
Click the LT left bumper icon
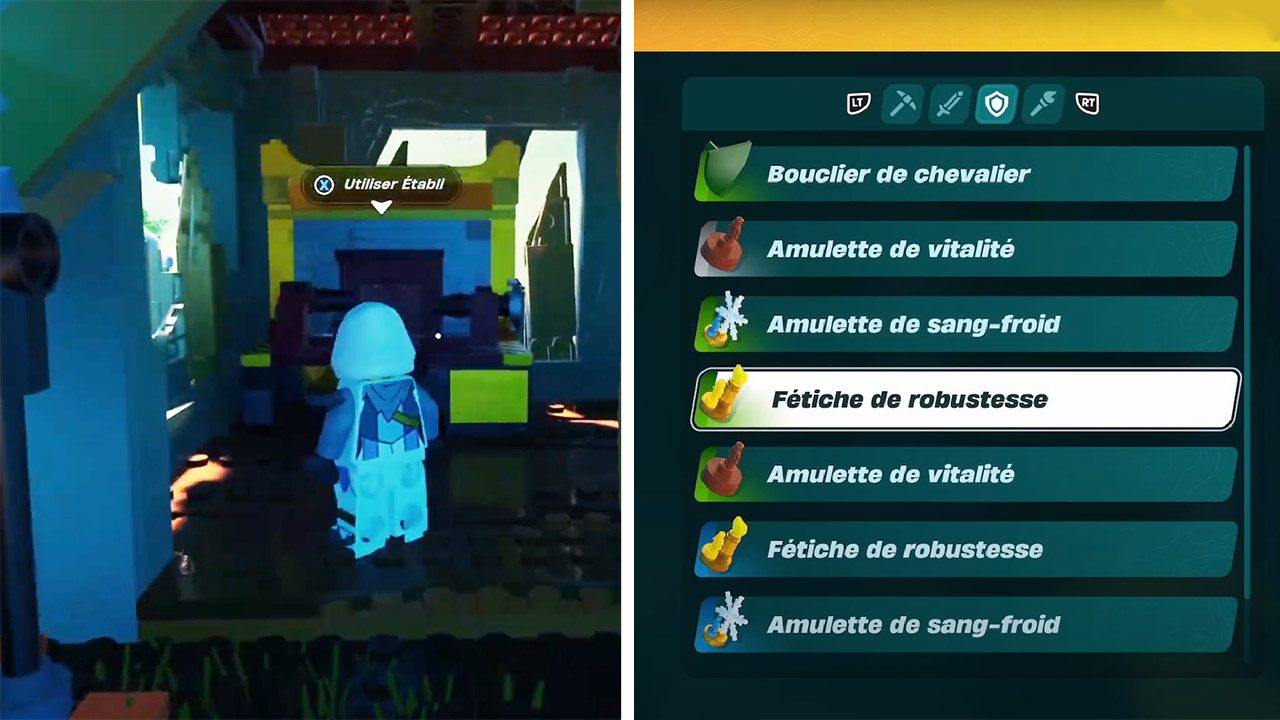pyautogui.click(x=858, y=104)
